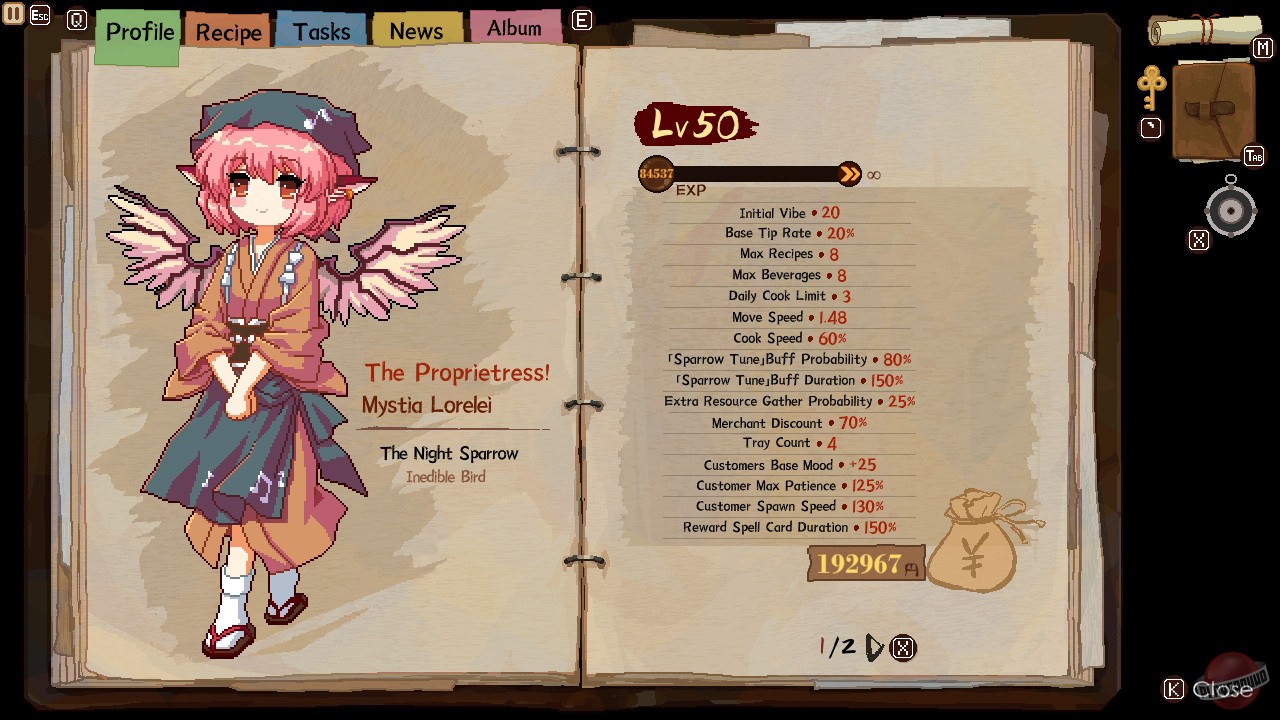The height and width of the screenshot is (720, 1280).
Task: View the News tab
Action: tap(416, 29)
